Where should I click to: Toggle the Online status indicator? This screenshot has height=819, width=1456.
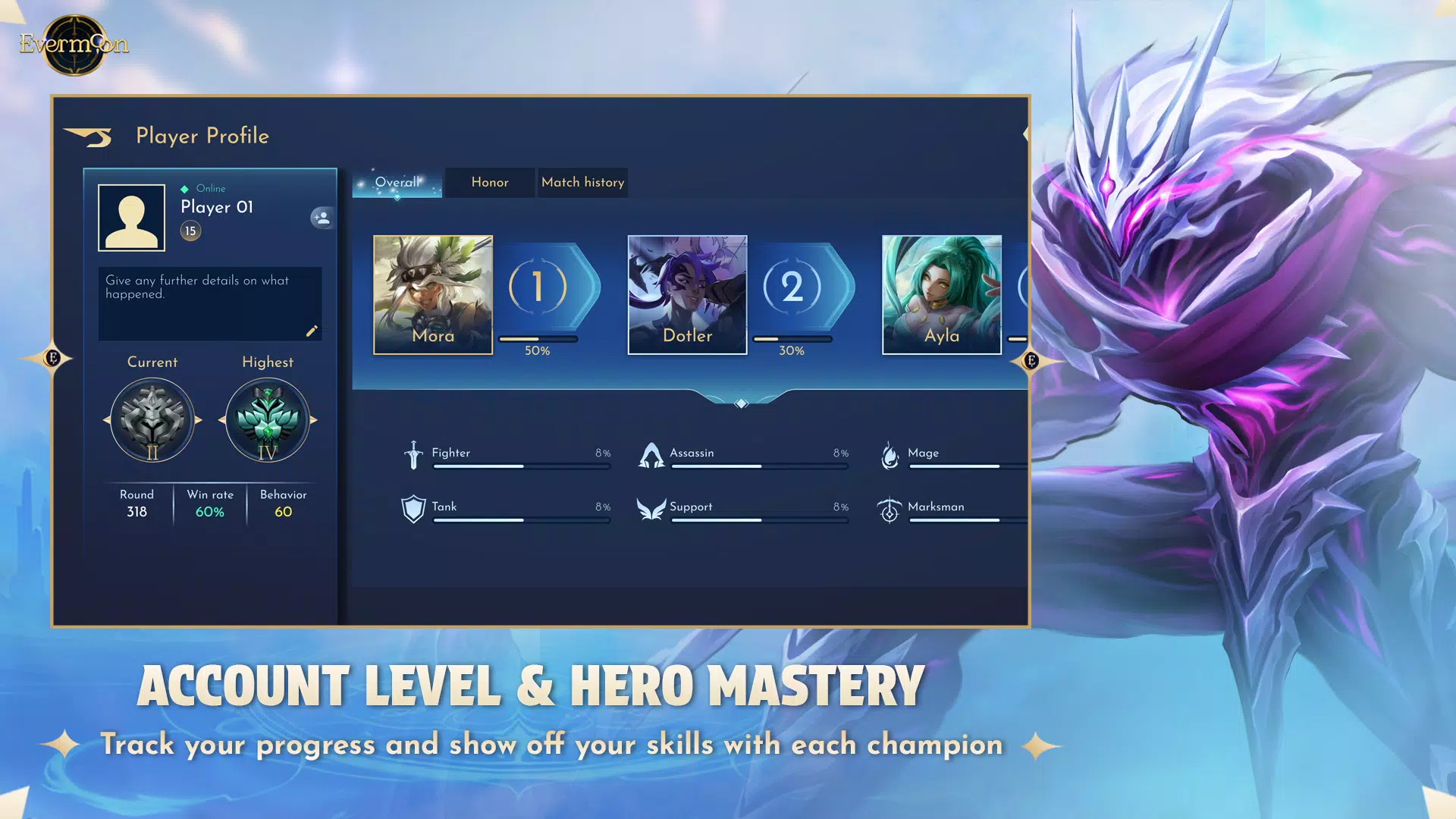click(x=183, y=188)
